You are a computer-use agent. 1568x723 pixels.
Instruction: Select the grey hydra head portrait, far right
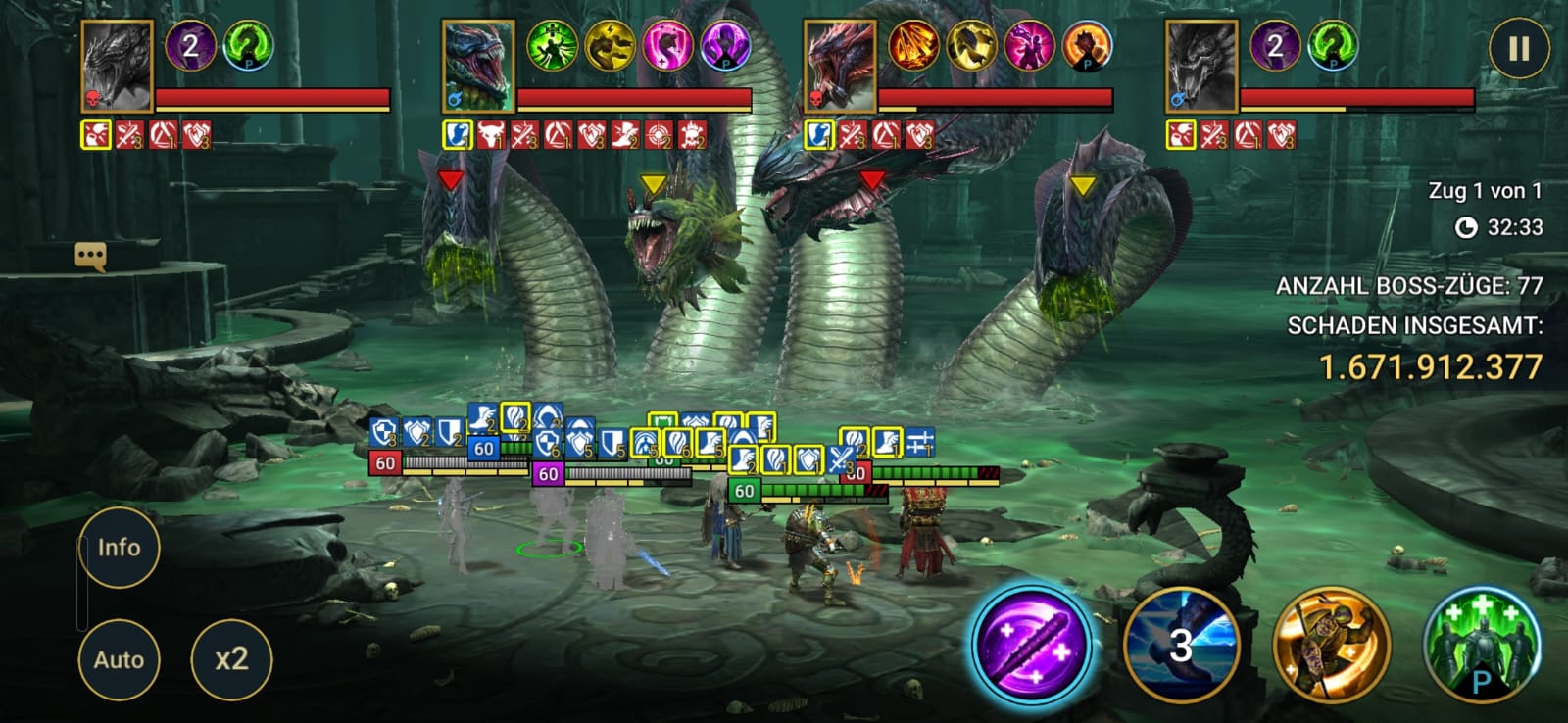point(1201,67)
